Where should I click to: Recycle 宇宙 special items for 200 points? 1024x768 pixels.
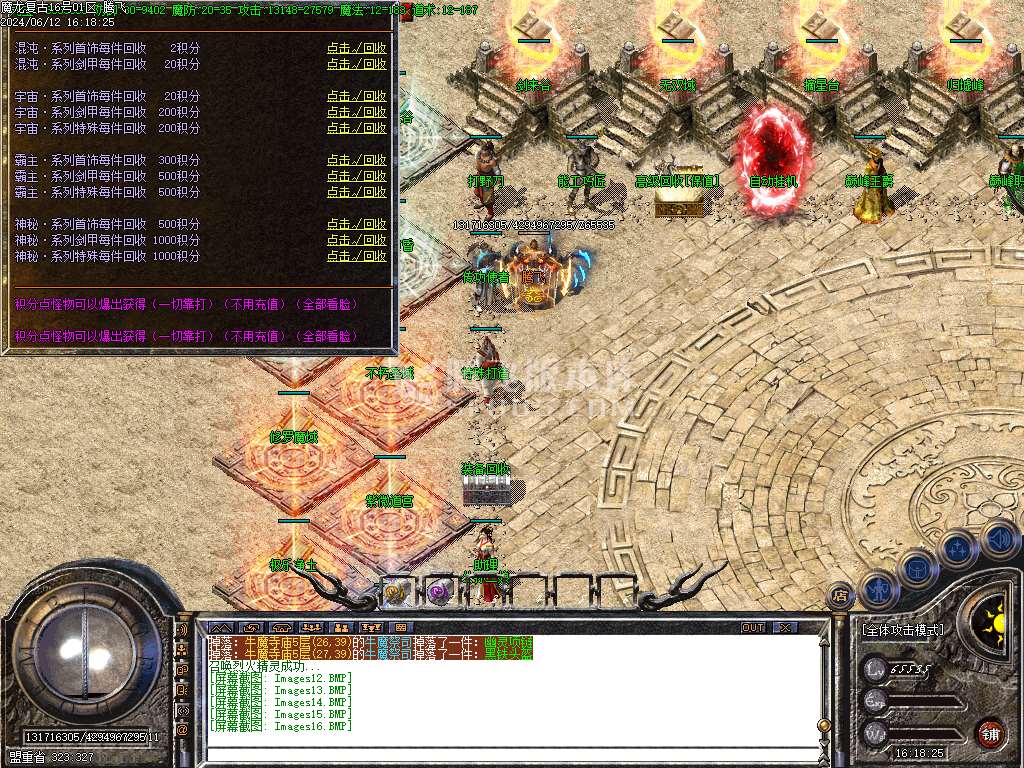click(x=356, y=129)
